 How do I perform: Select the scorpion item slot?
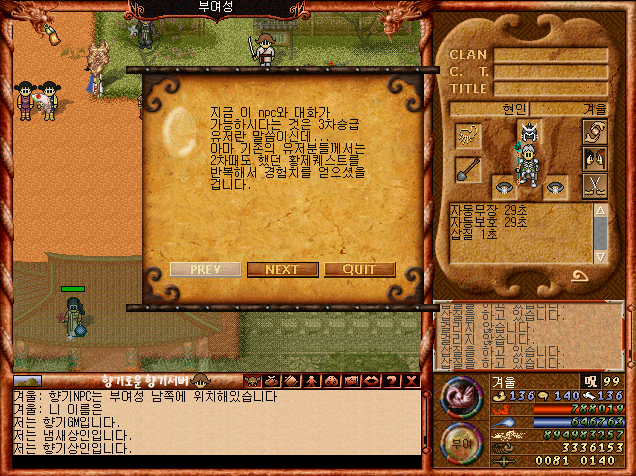[x=468, y=134]
